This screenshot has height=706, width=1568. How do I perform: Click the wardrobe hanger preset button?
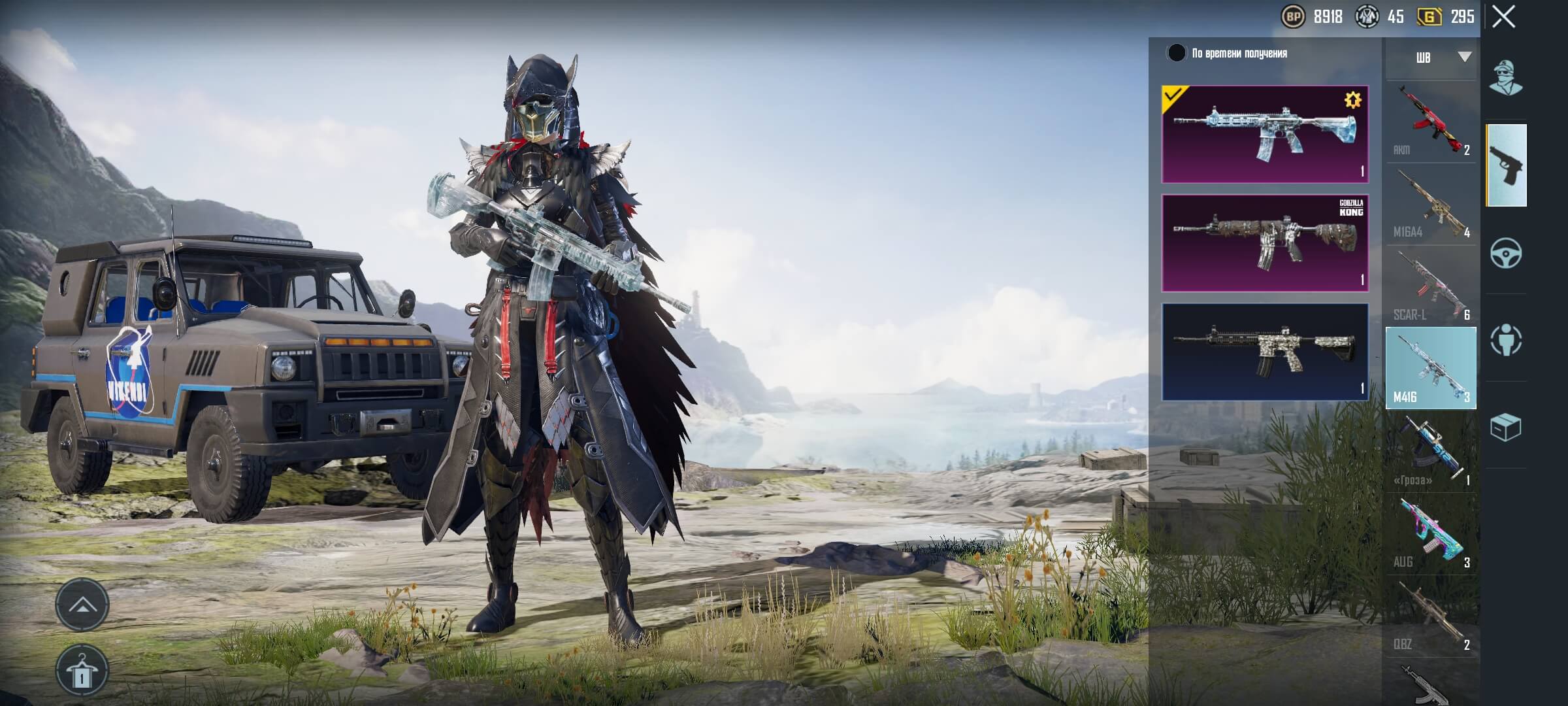pyautogui.click(x=82, y=670)
